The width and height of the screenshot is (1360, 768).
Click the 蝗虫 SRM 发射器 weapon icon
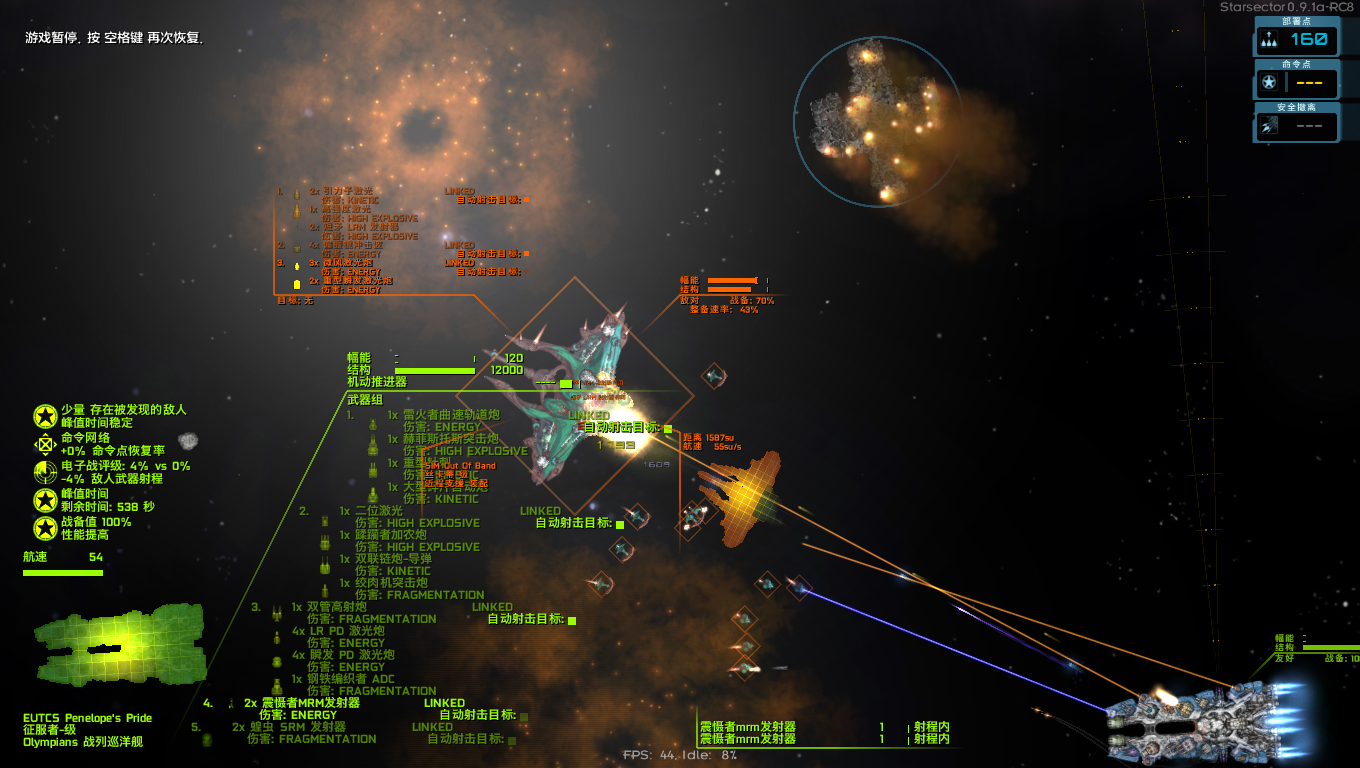207,740
